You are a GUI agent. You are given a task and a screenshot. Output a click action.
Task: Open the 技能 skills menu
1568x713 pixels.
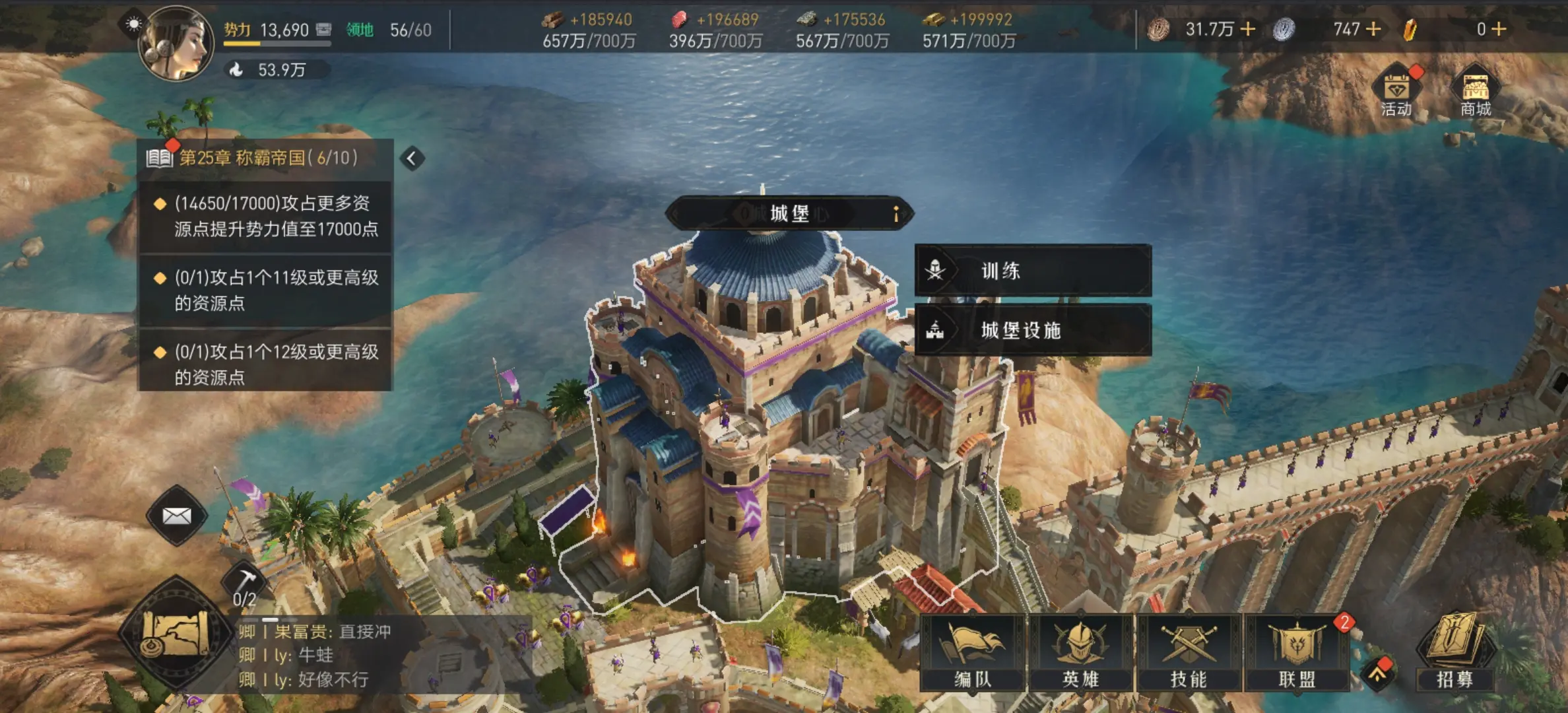(1189, 654)
